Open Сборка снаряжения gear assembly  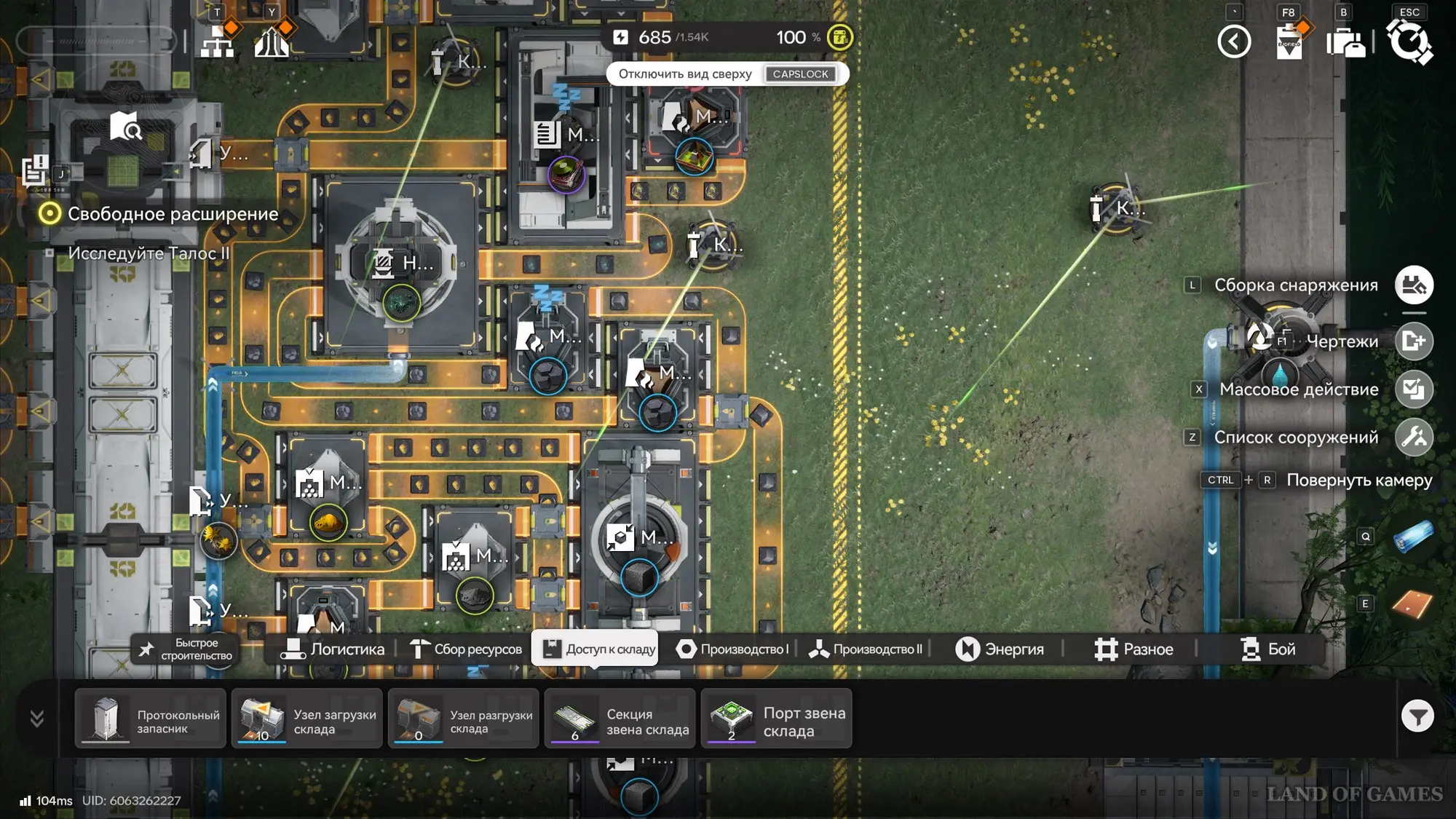click(x=1414, y=285)
